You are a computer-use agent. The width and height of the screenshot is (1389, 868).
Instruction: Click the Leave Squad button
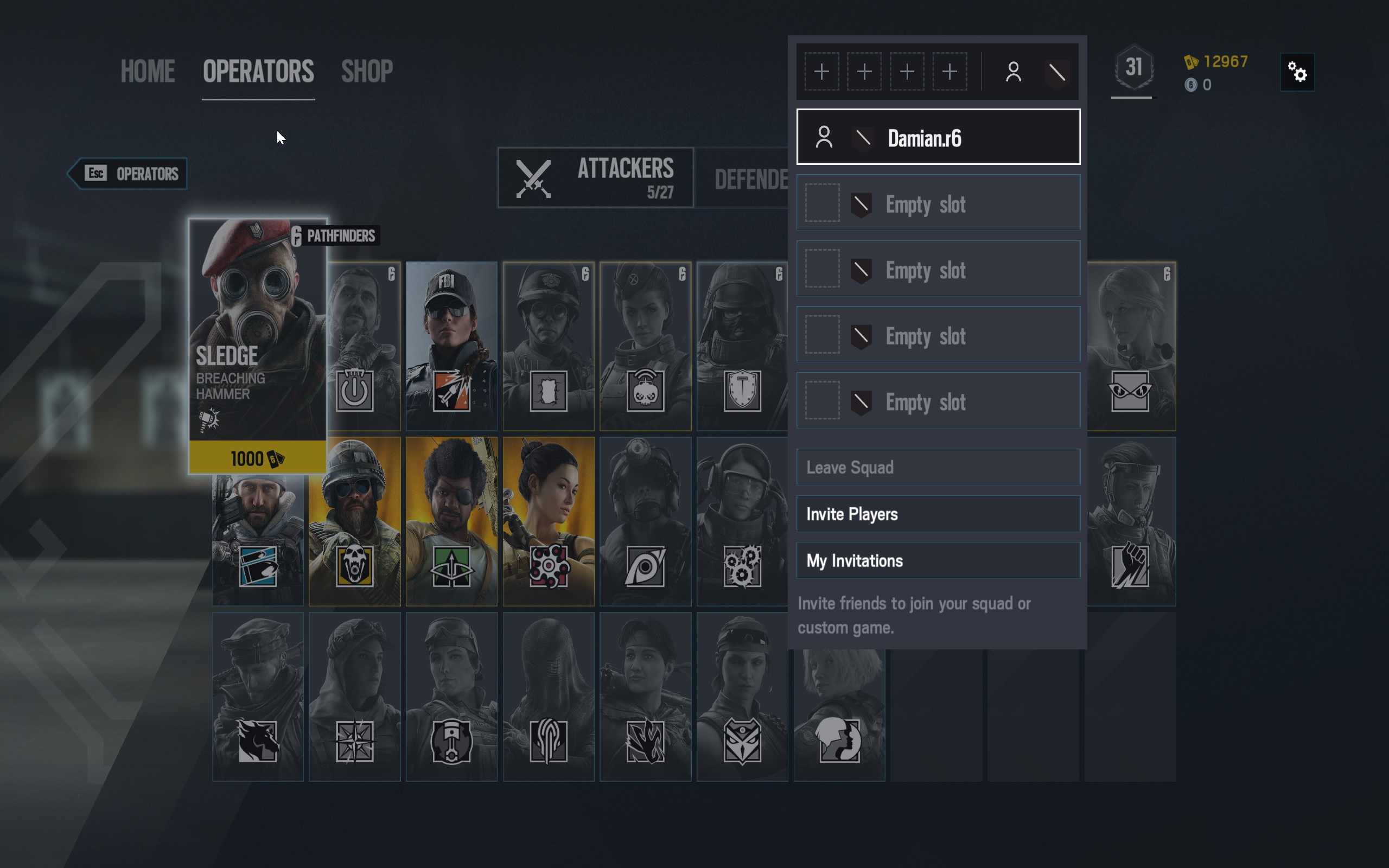(x=938, y=467)
